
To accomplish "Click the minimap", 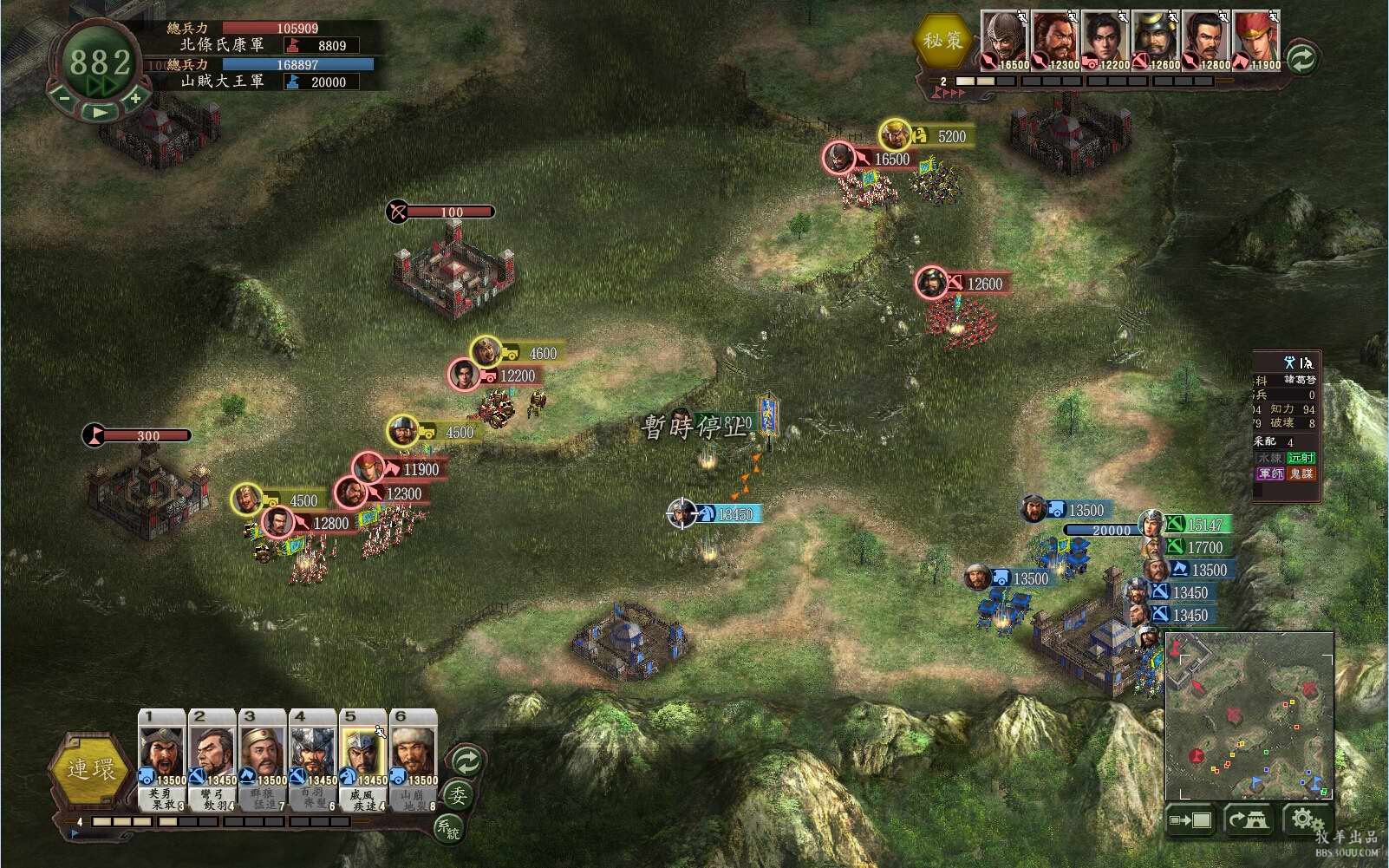I will coord(1249,715).
